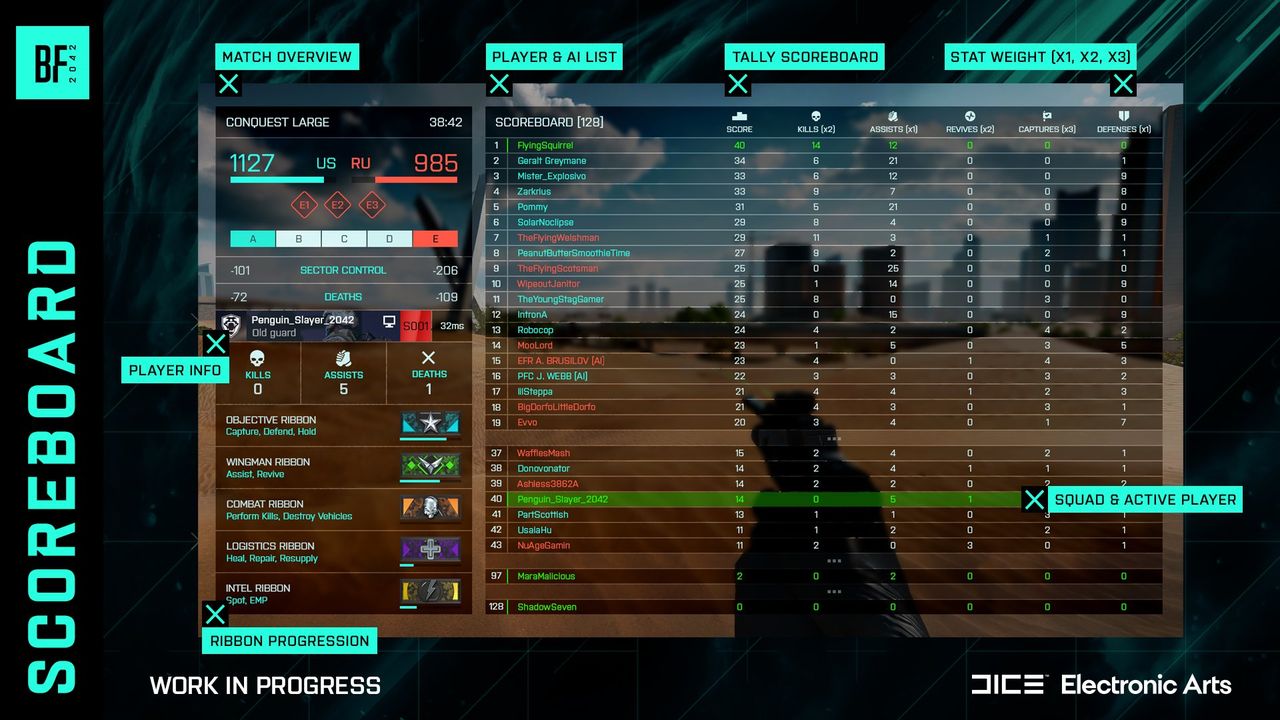Close the Match Overview panel
Screen dimensions: 1280x720
pyautogui.click(x=228, y=84)
